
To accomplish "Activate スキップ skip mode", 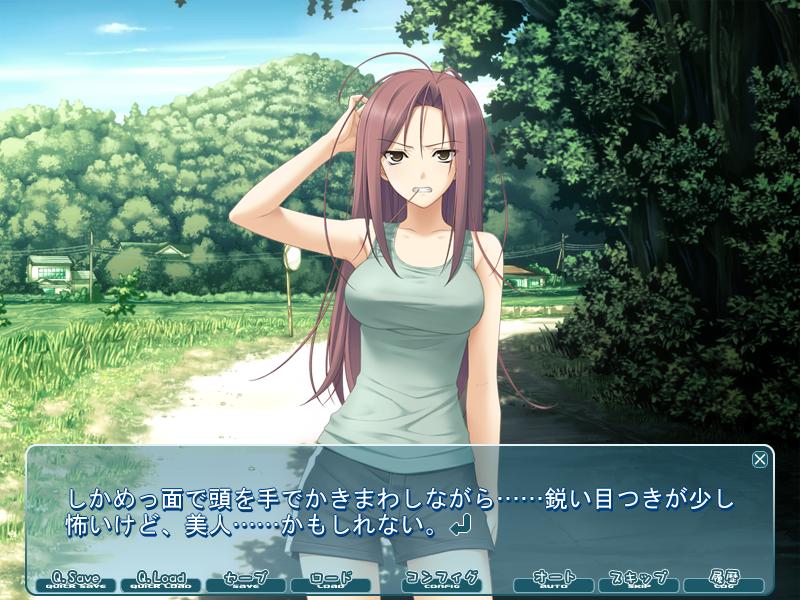I will click(x=638, y=581).
